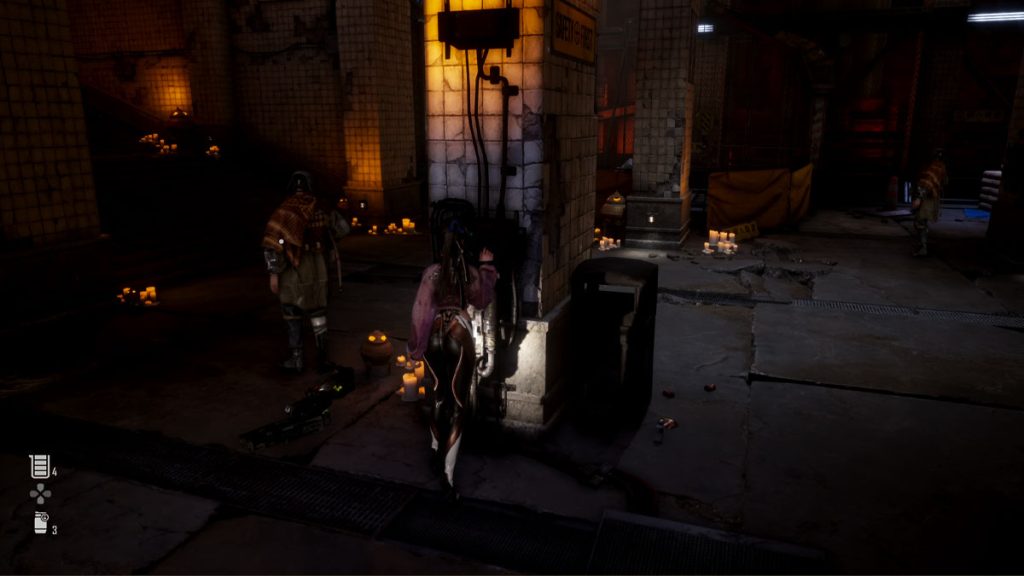Select the beaker-shaped healing item icon

pos(39,466)
